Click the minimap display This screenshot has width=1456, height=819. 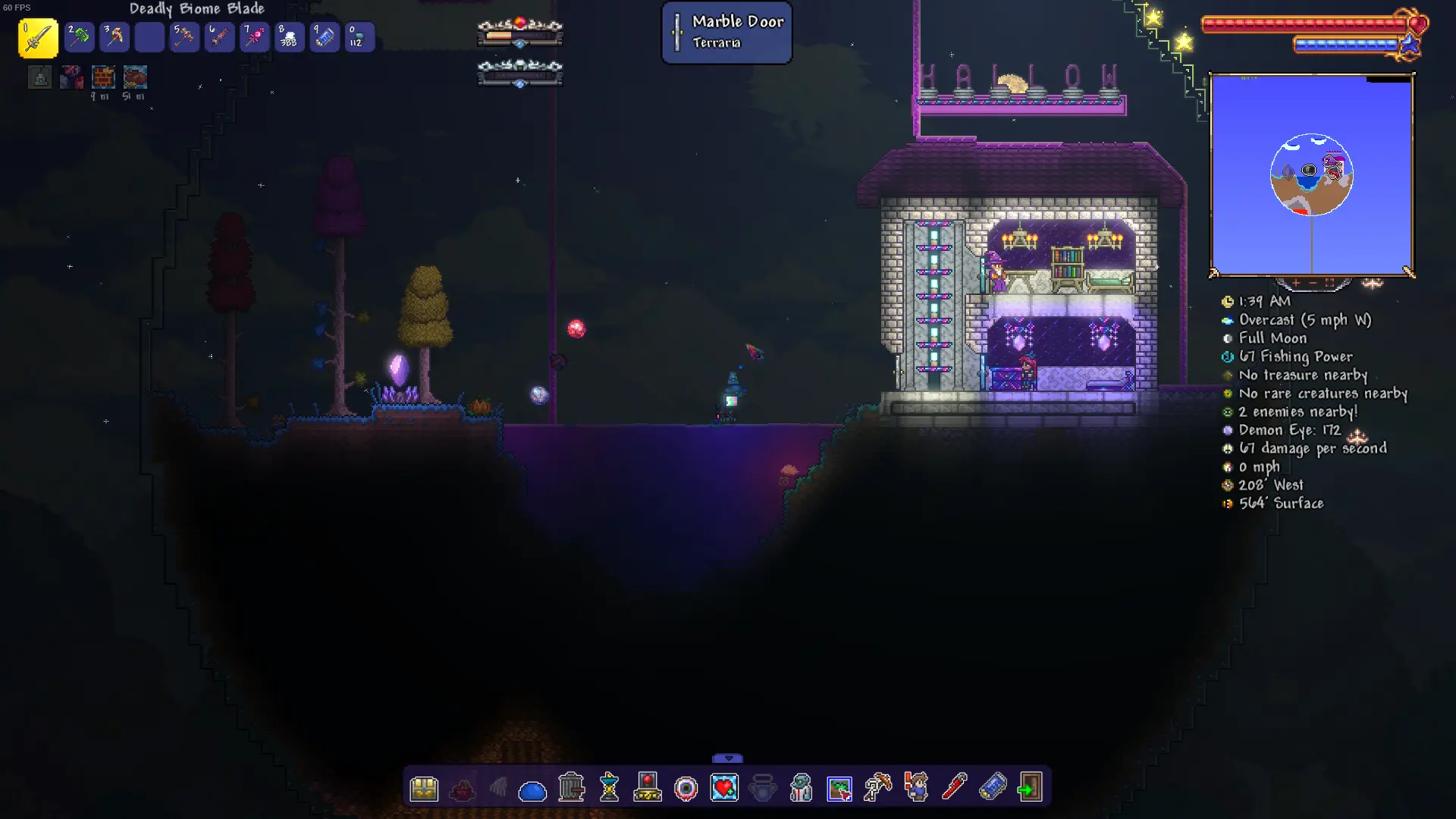pyautogui.click(x=1311, y=174)
